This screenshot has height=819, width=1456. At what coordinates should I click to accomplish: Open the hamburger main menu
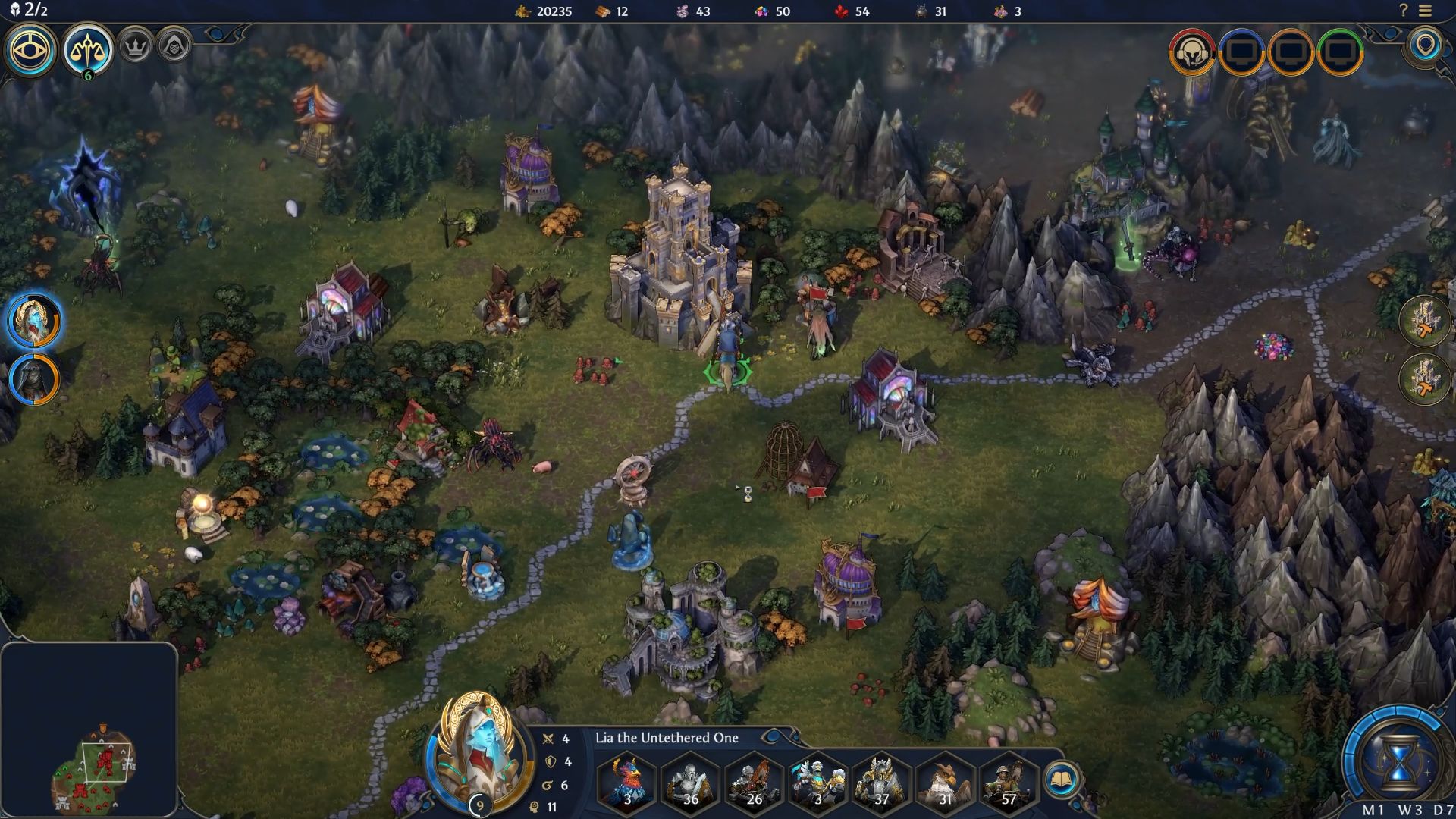point(1426,11)
